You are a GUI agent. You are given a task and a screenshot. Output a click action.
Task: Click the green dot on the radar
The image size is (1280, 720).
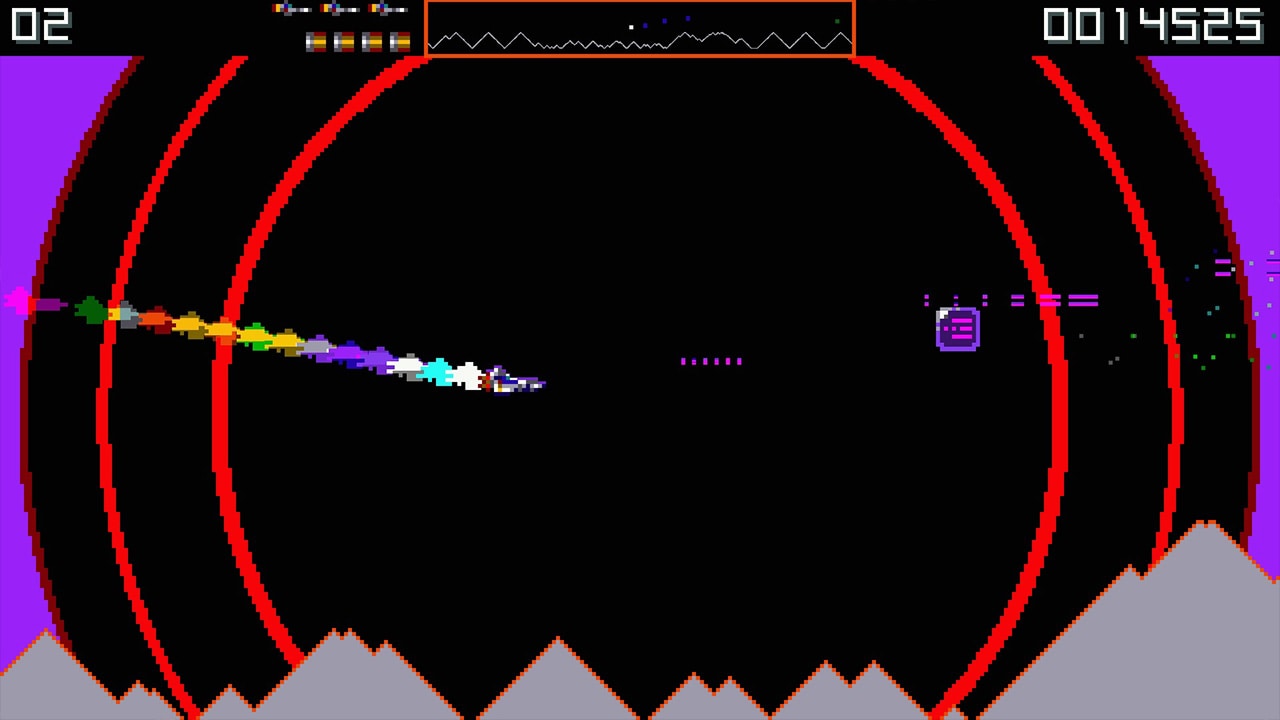[837, 21]
